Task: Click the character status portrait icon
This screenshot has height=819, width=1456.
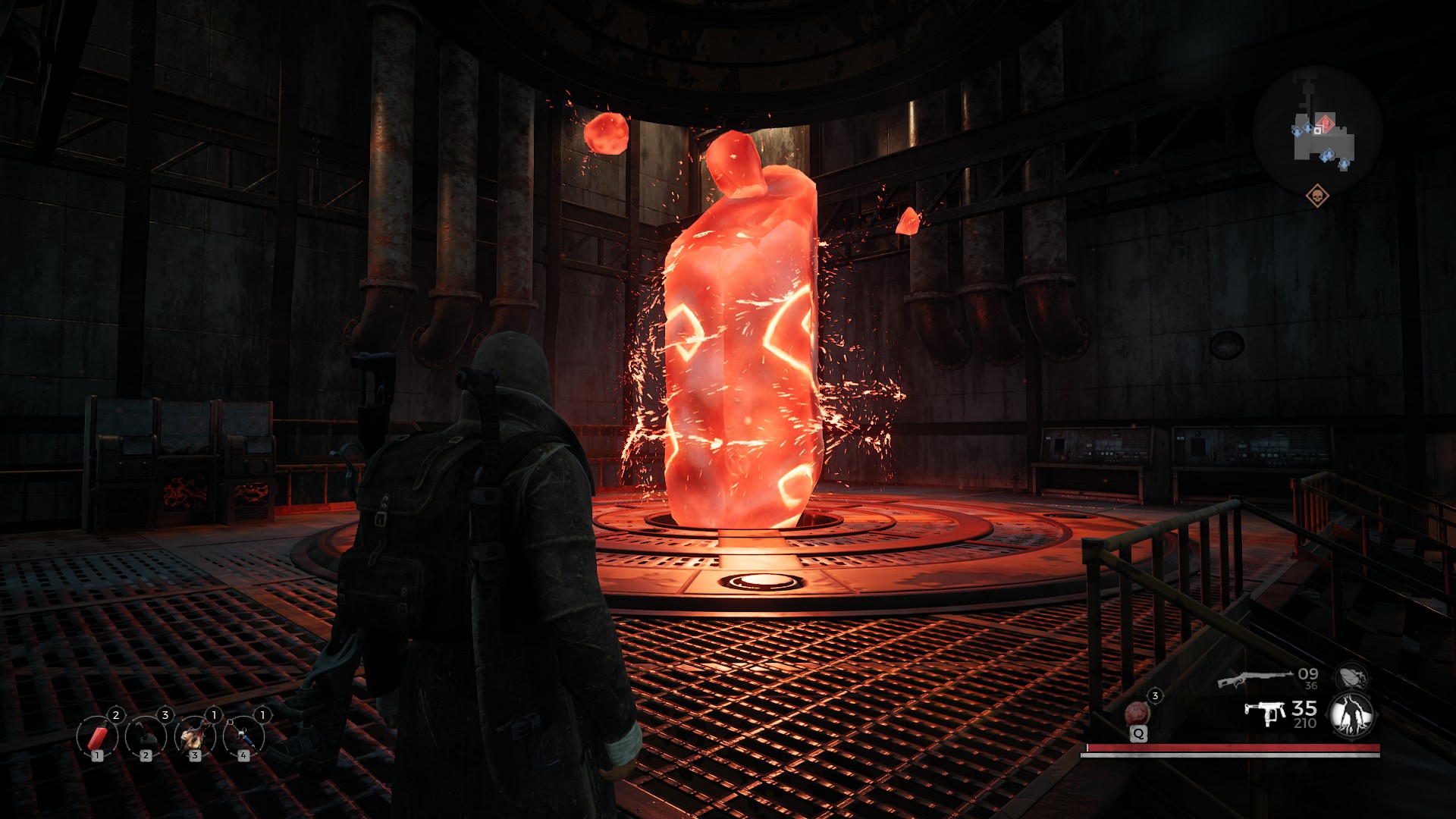Action: (x=1350, y=714)
